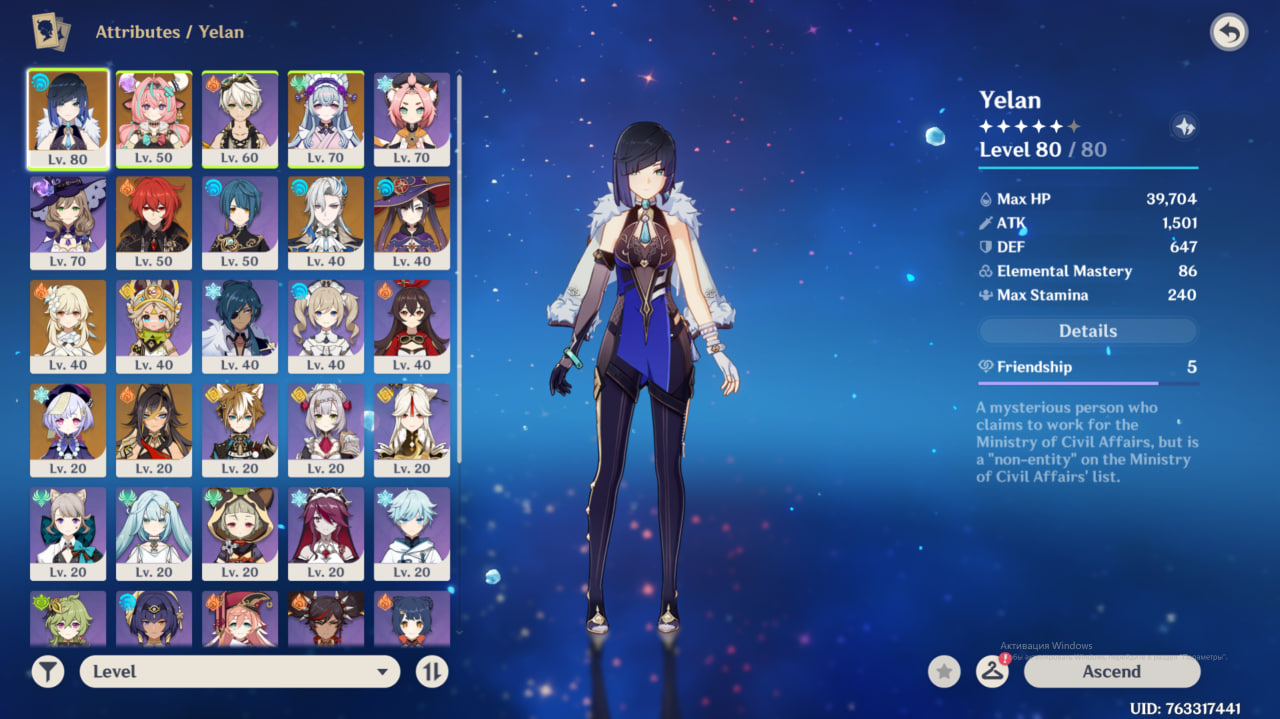Click the Ascend button
This screenshot has height=719, width=1280.
(1111, 672)
